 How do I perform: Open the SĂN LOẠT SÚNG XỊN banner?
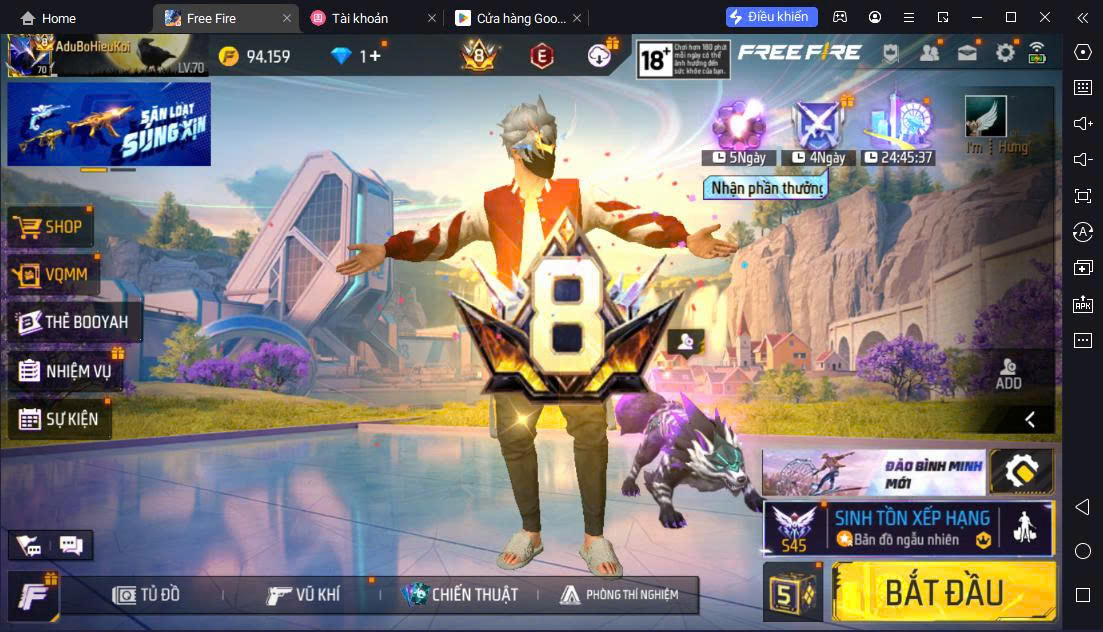pyautogui.click(x=109, y=124)
